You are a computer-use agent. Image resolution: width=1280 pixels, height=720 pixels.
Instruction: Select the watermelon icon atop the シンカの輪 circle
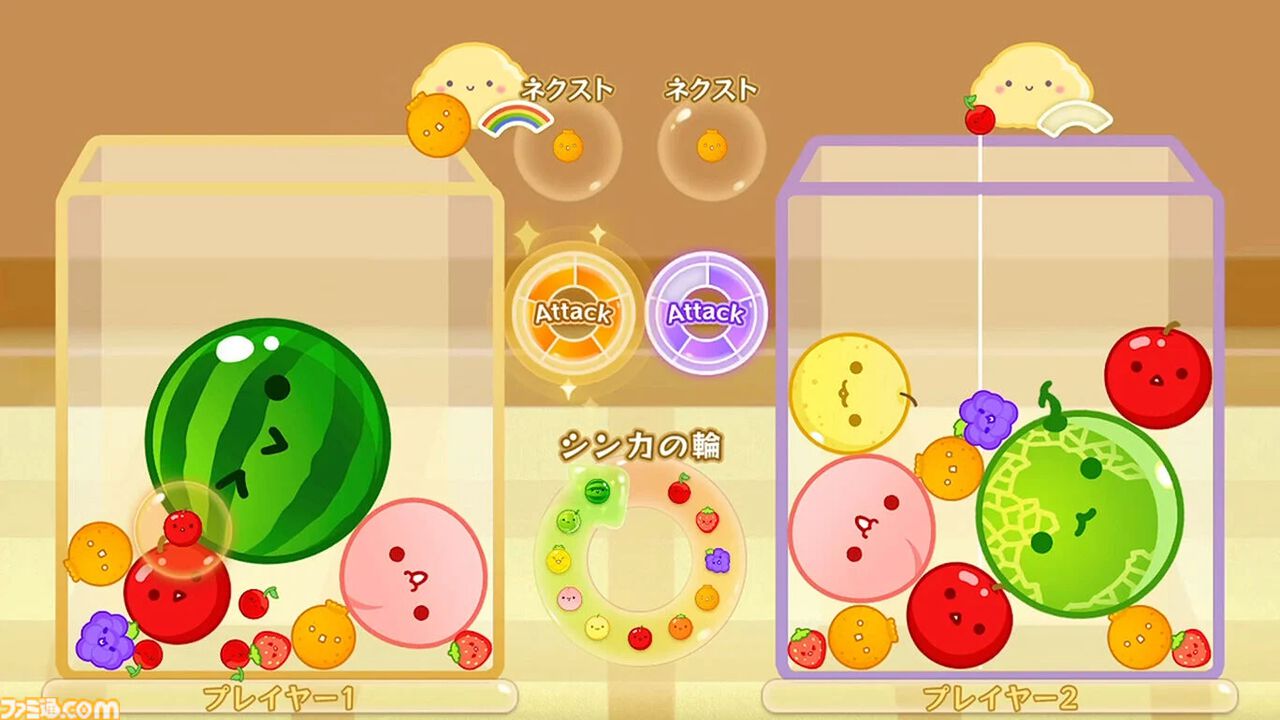tap(596, 490)
